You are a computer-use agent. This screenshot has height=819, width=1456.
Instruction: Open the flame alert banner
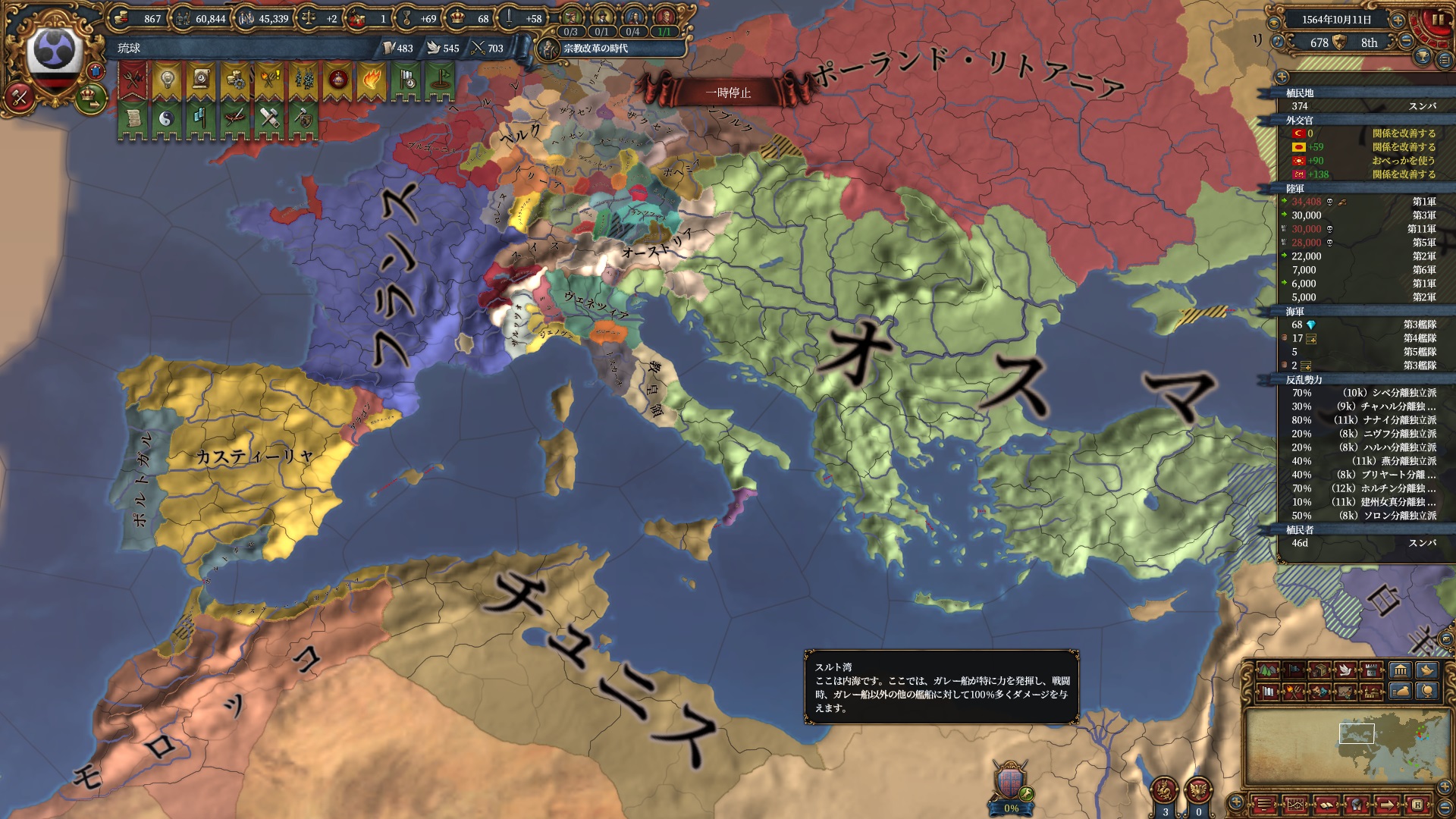371,80
